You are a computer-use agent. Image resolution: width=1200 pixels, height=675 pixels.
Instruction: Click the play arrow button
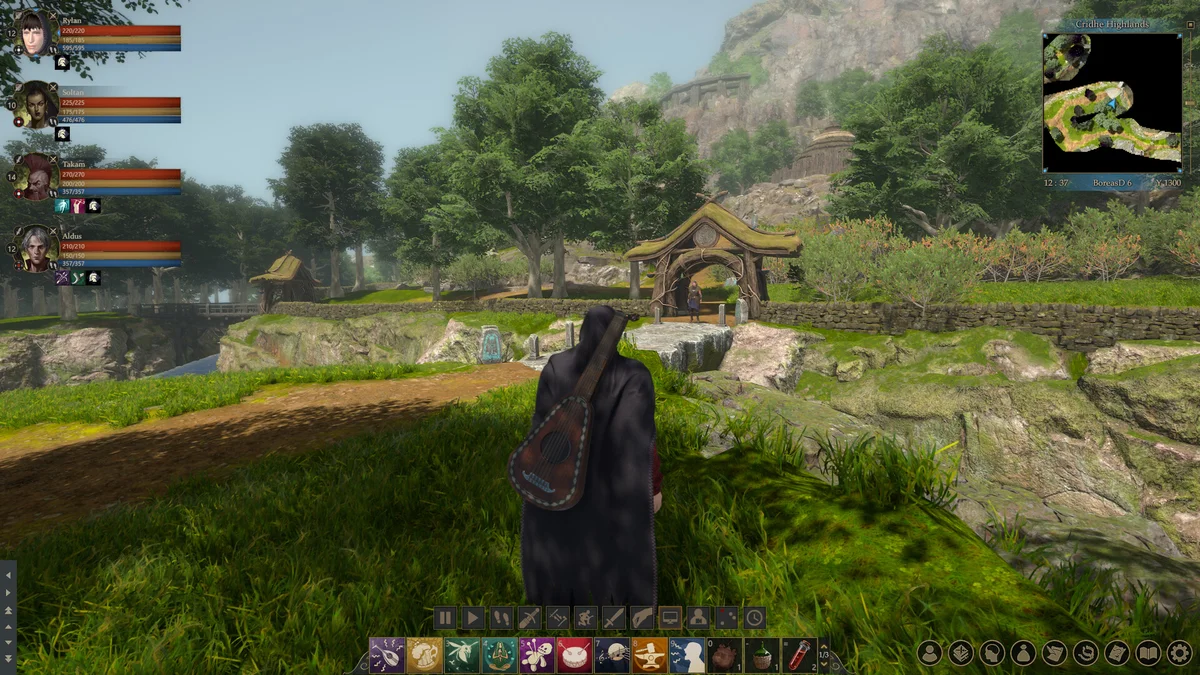(x=473, y=618)
